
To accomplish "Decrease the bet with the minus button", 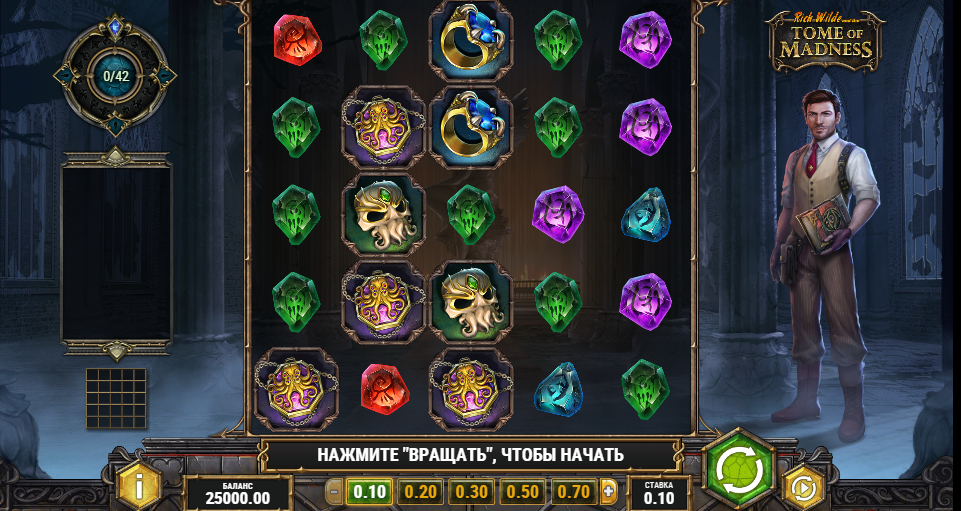I will [x=335, y=491].
